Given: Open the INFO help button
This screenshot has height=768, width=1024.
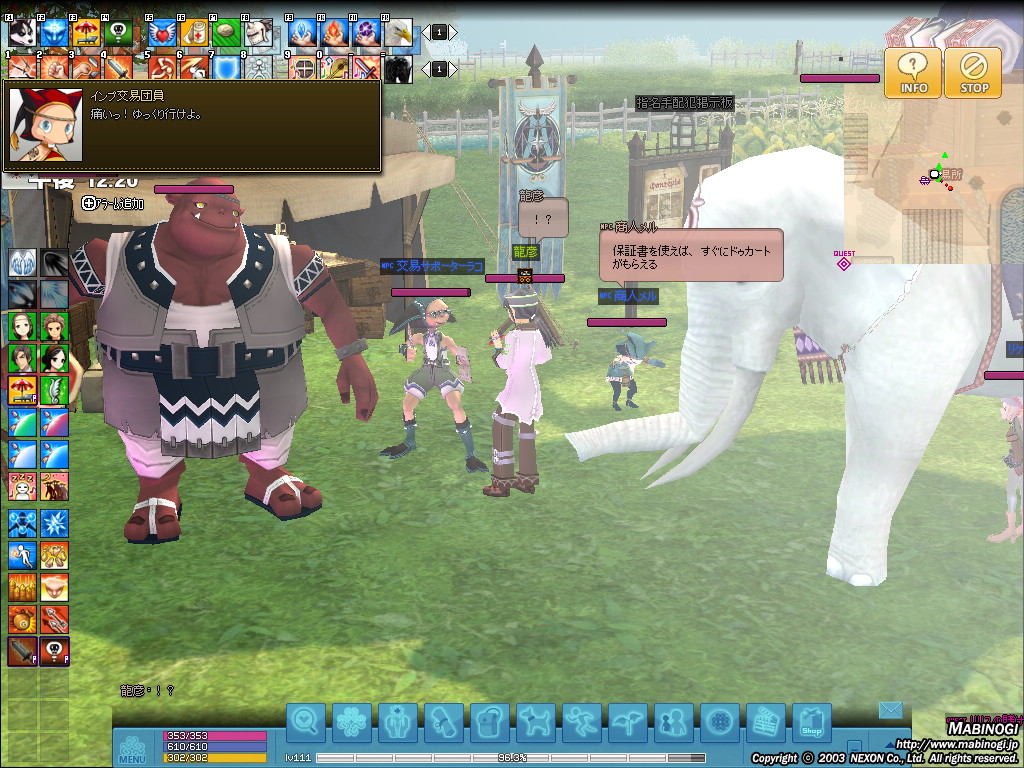Looking at the screenshot, I should point(913,73).
